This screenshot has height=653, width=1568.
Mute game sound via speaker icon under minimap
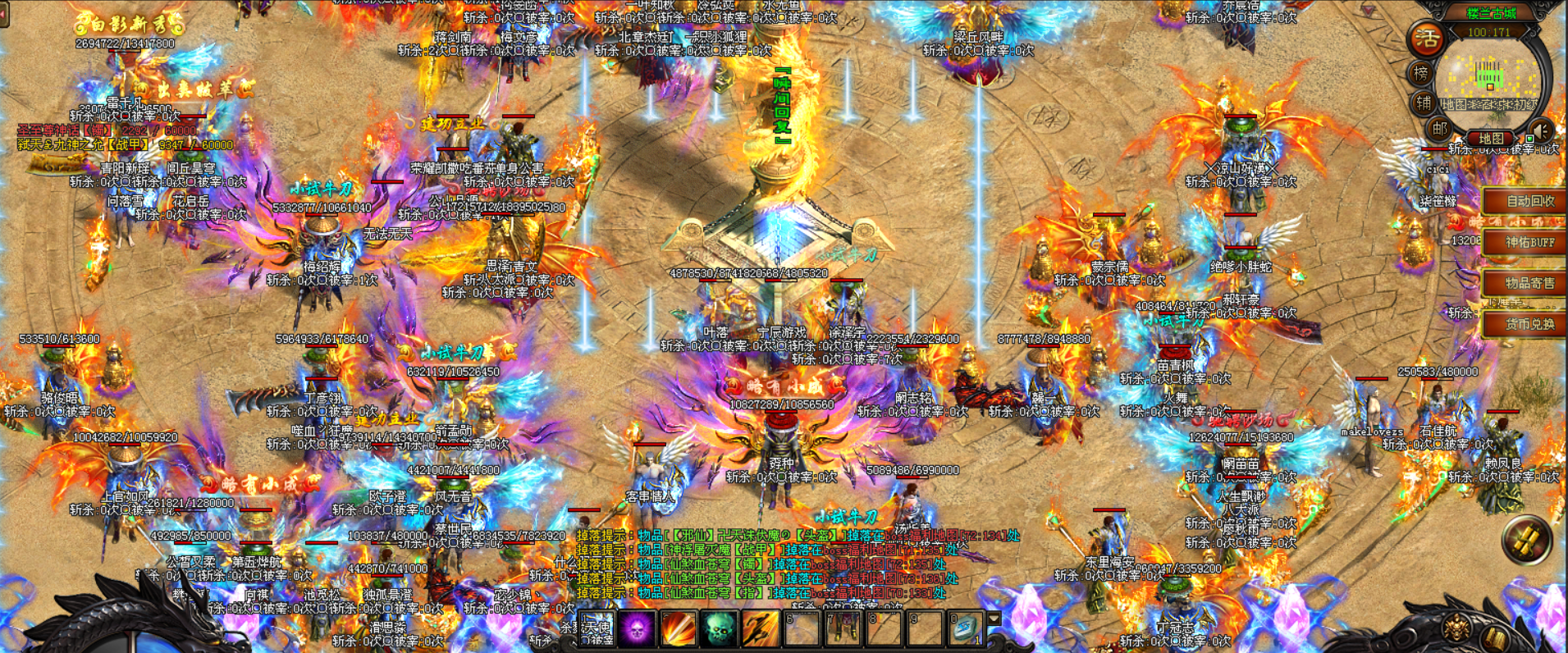coord(1540,130)
